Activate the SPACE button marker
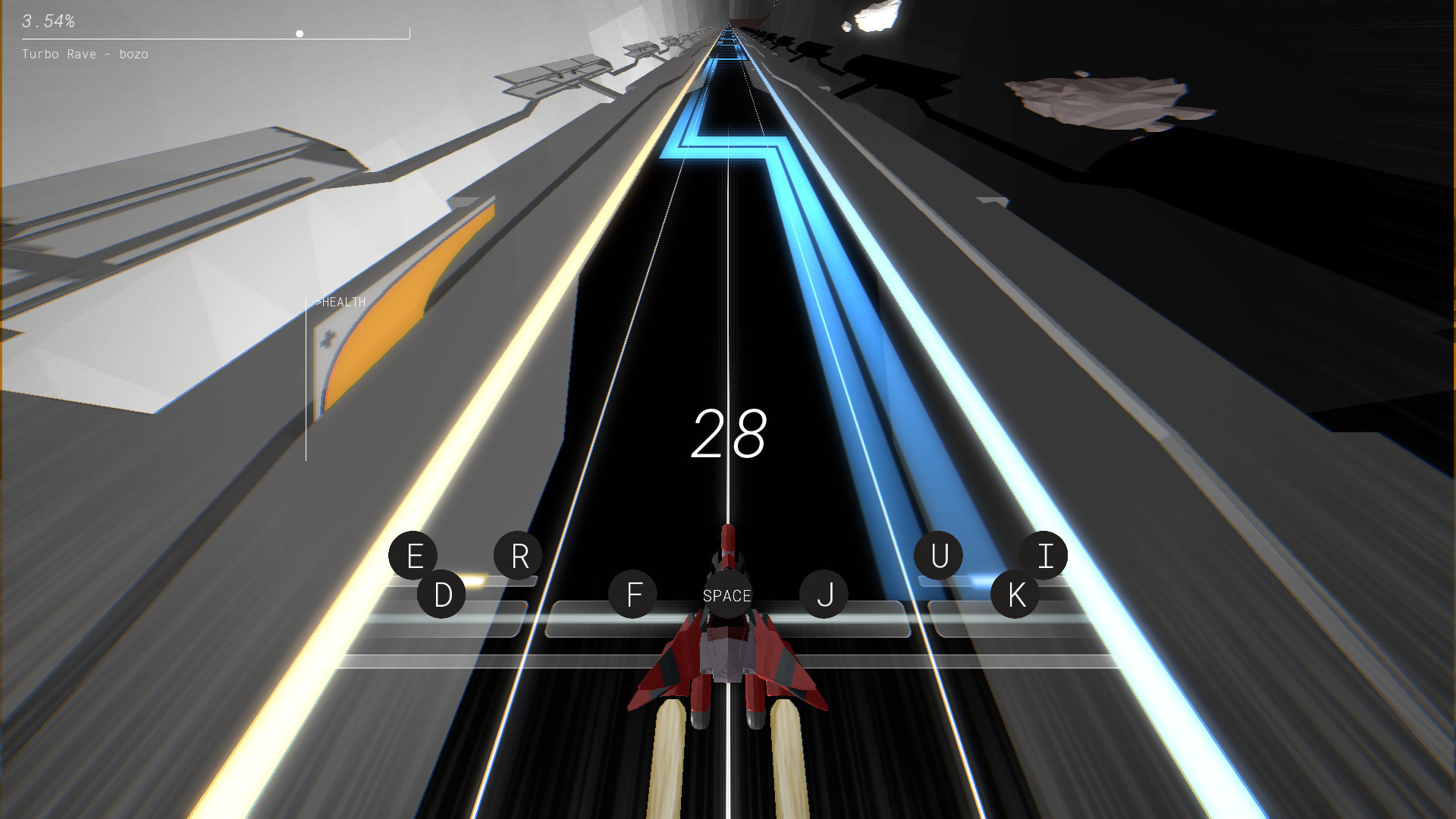The height and width of the screenshot is (819, 1456). 726,596
